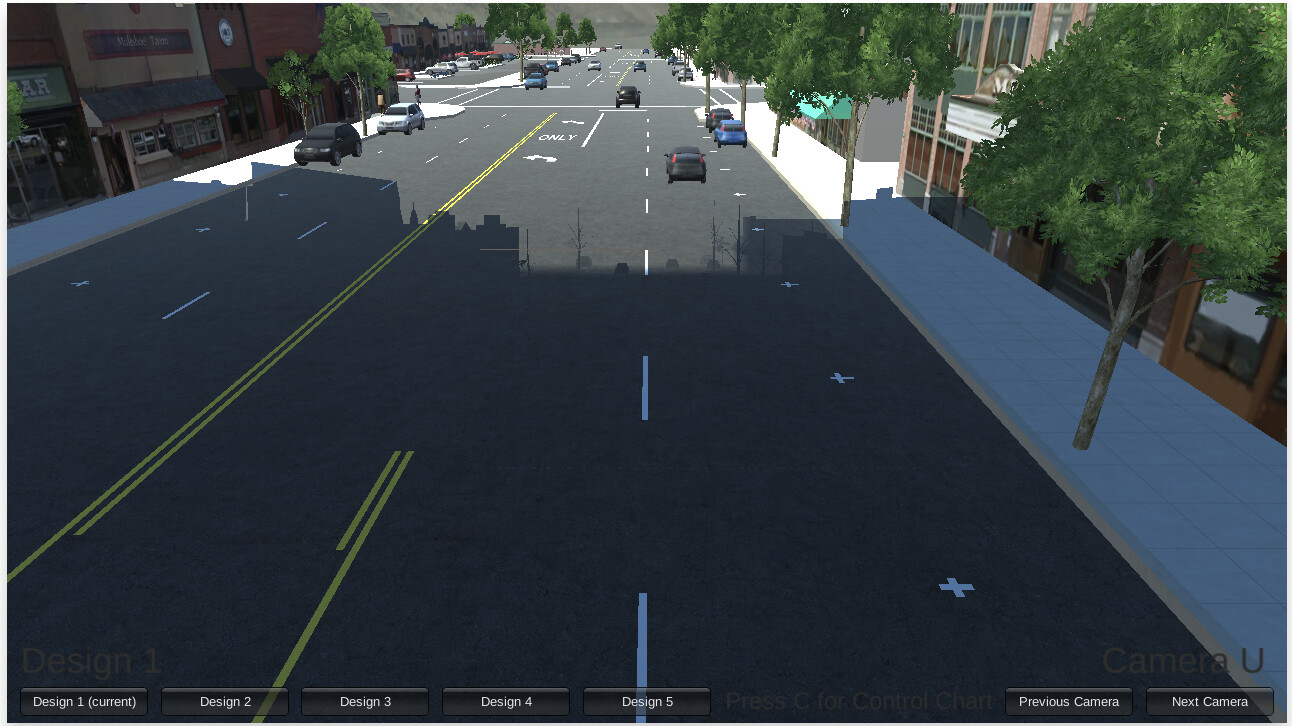Screen dimensions: 1292x726
Task: Click the 'Press C for Control Chart' text
Action: point(860,700)
